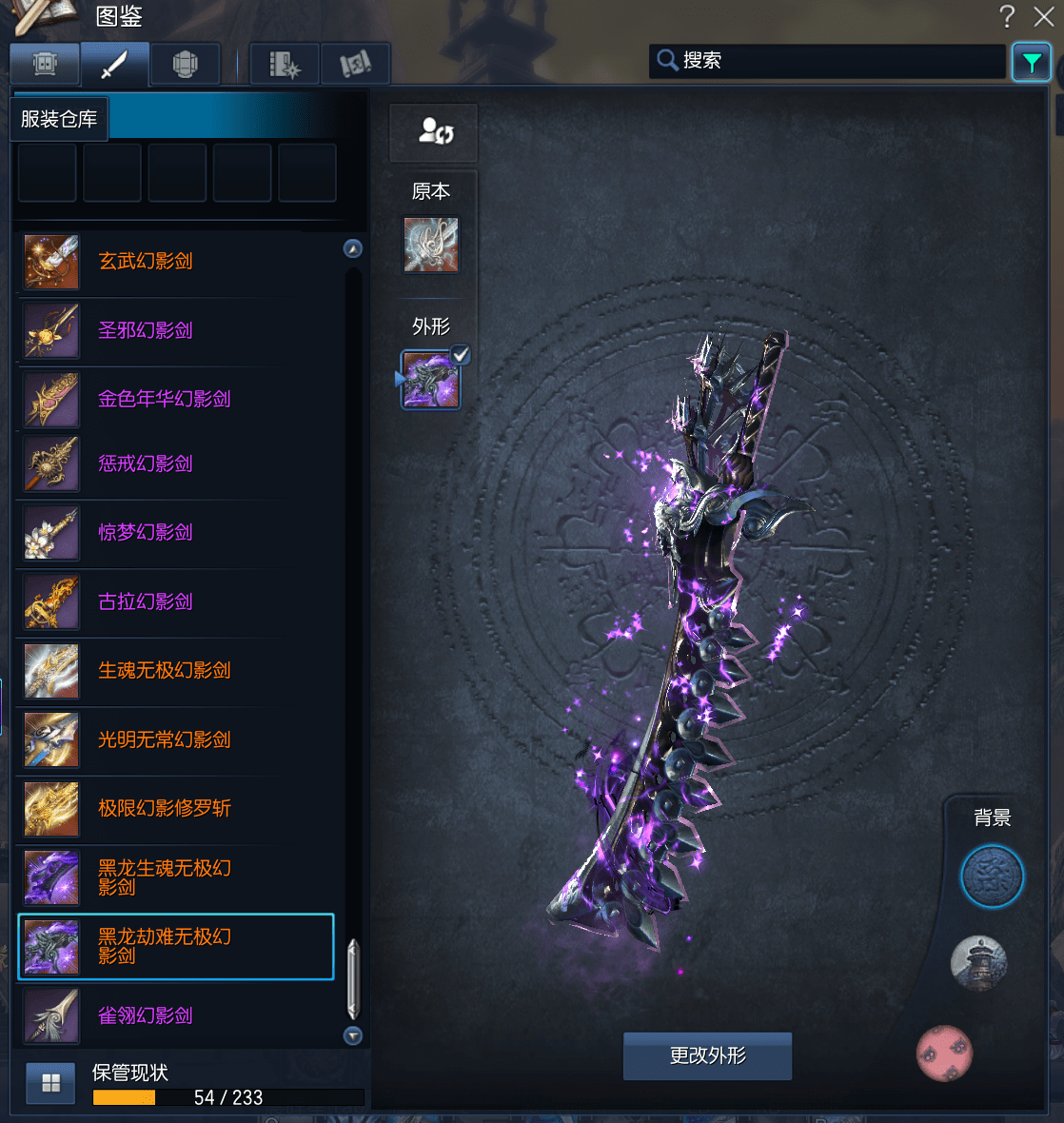Toggle the grid view button

pos(50,1083)
